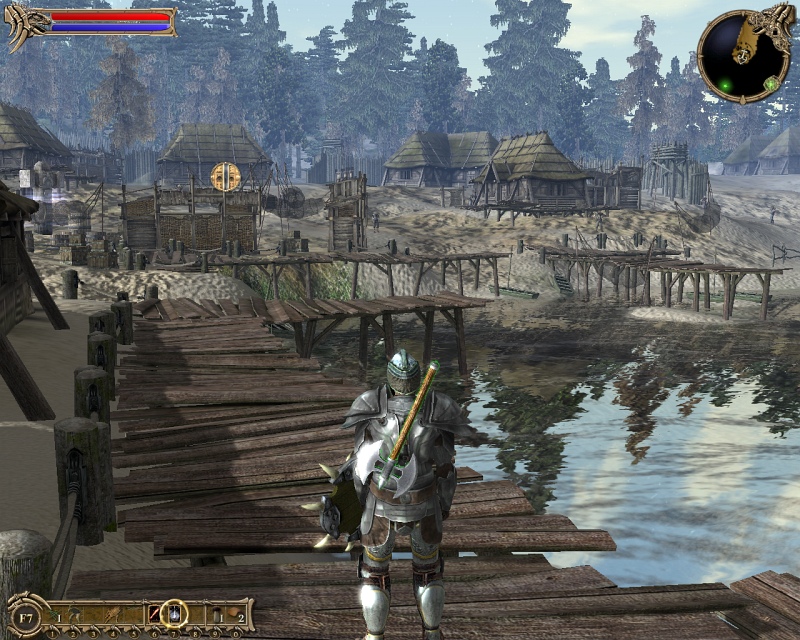Use the mushroom item in slot 9
800x640 pixels.
pos(216,610)
